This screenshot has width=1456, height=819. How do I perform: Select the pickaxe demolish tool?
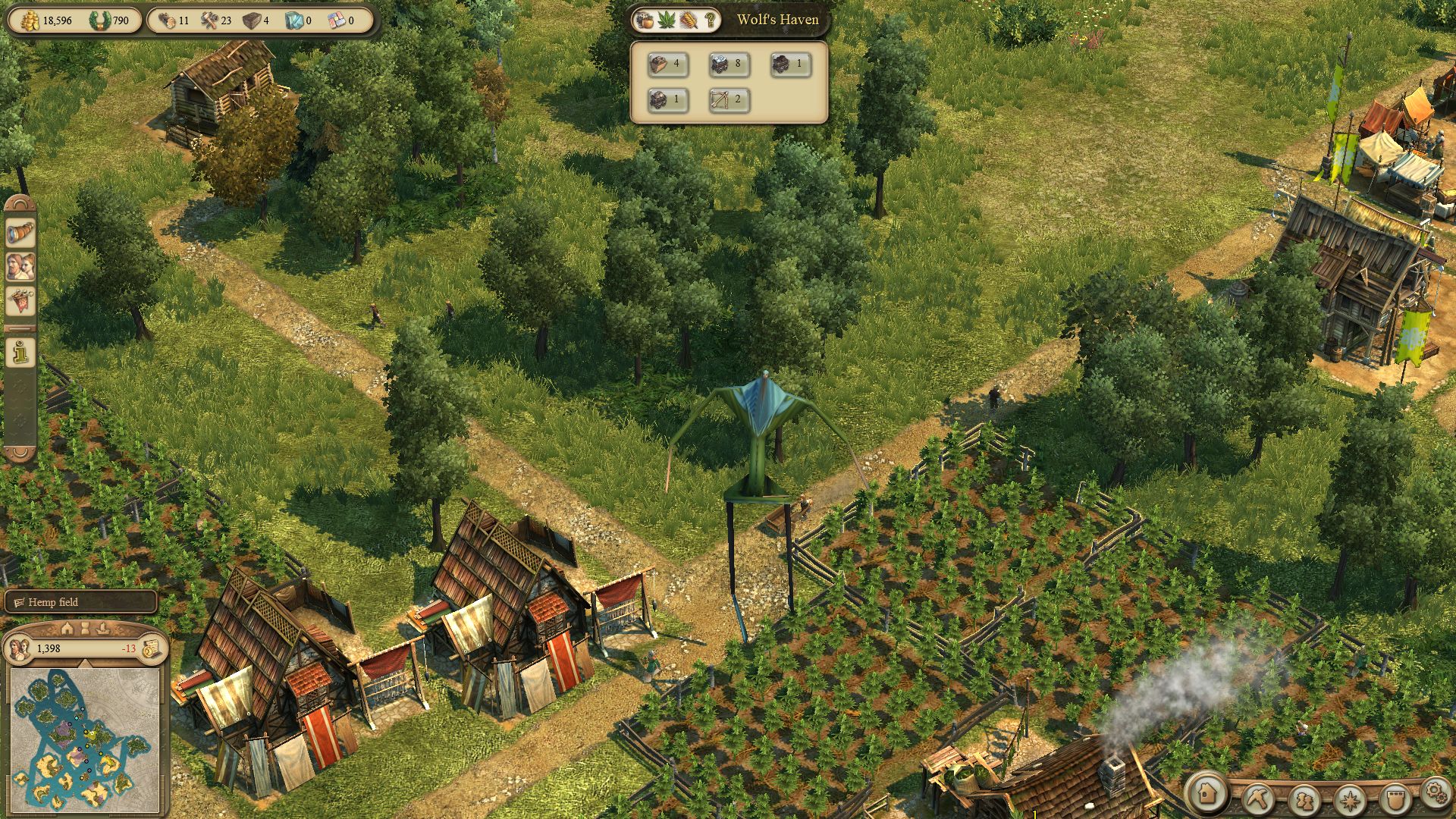pyautogui.click(x=1258, y=799)
